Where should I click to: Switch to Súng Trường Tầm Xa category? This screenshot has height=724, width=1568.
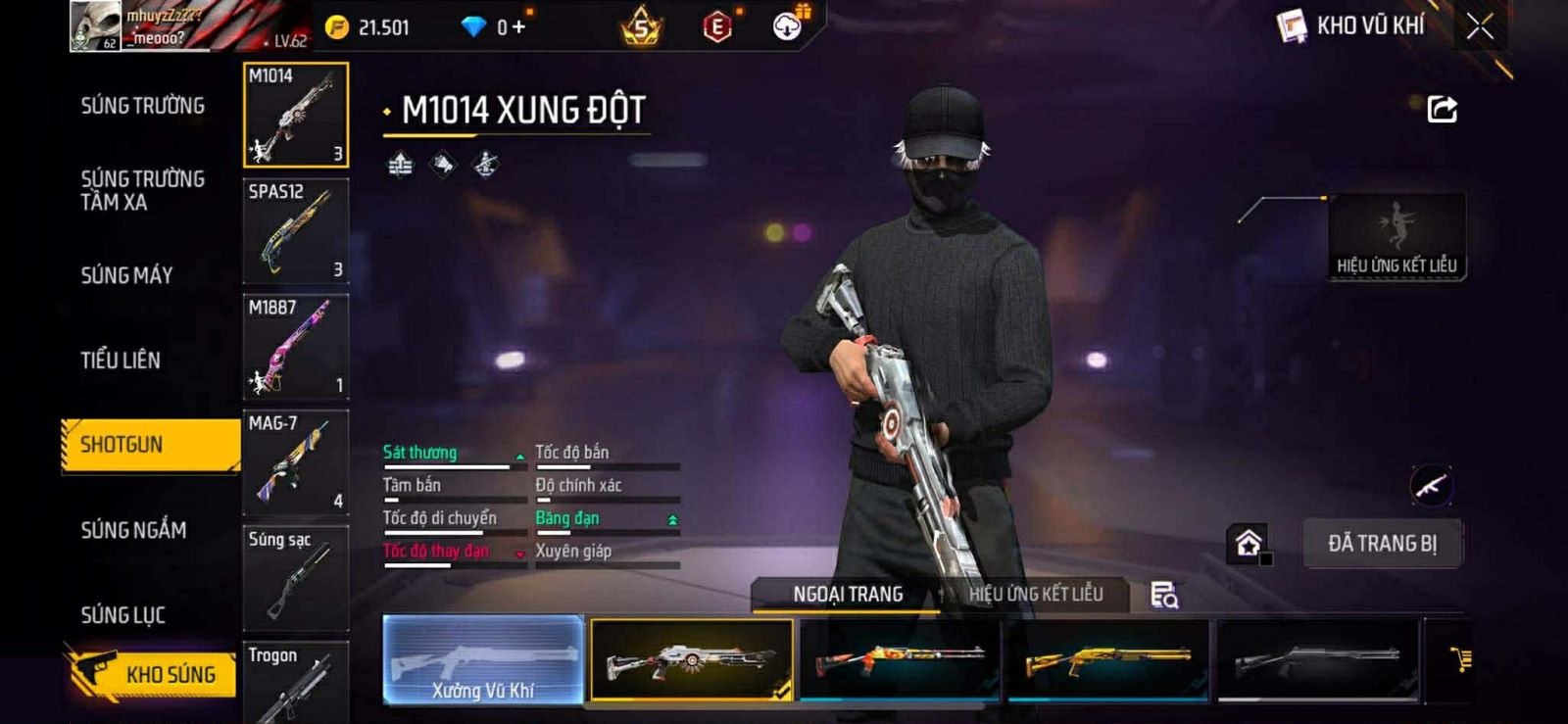click(143, 190)
